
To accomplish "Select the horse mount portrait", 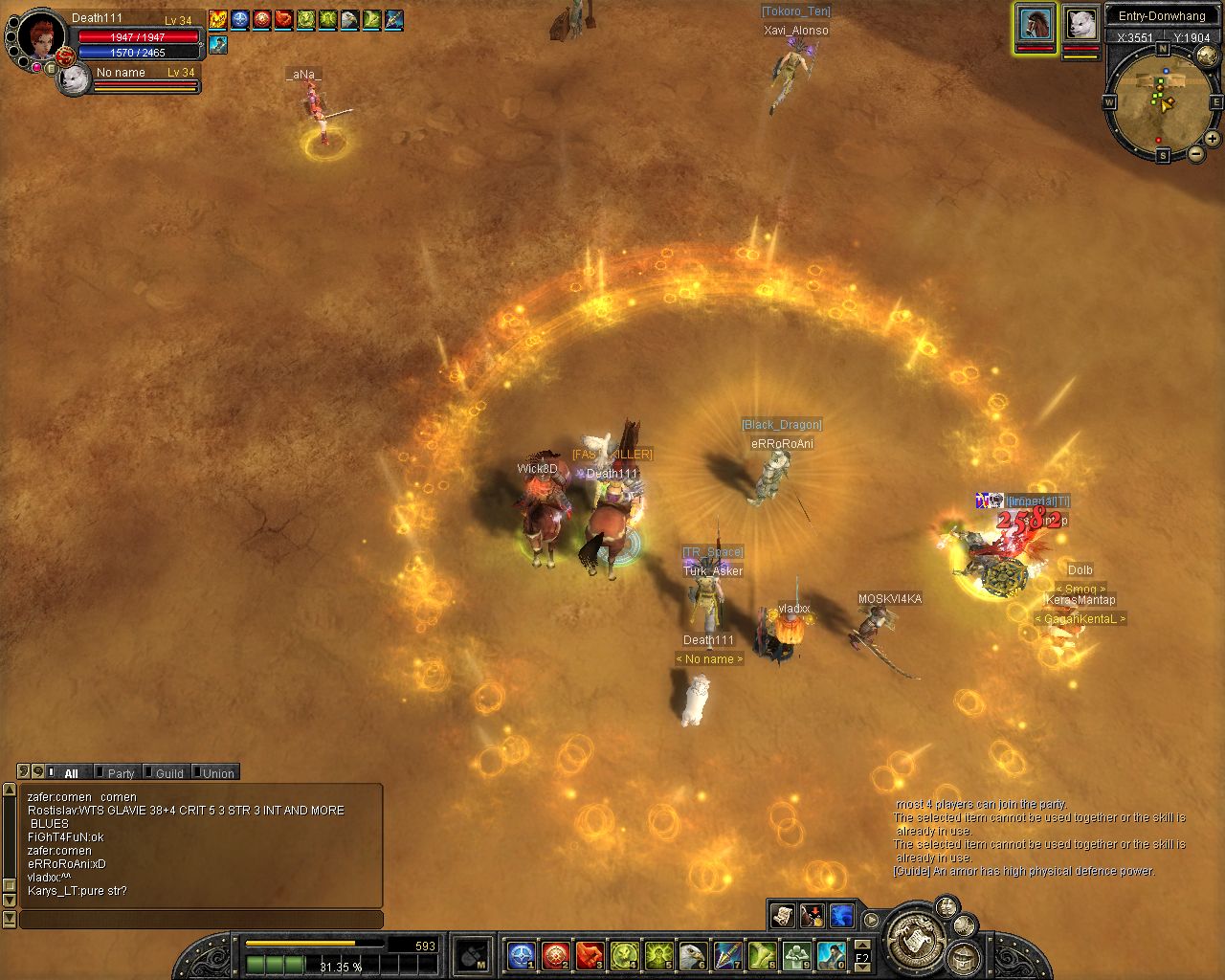I will 1035,23.
